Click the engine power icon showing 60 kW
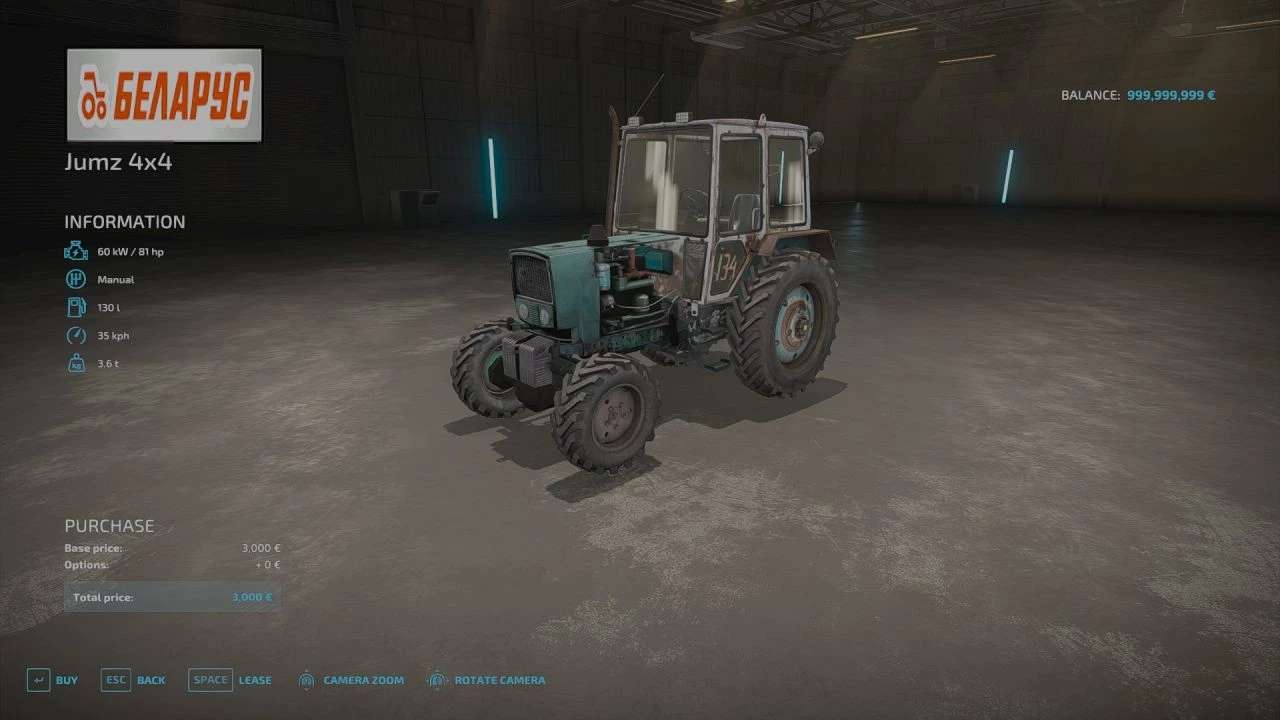 coord(76,251)
